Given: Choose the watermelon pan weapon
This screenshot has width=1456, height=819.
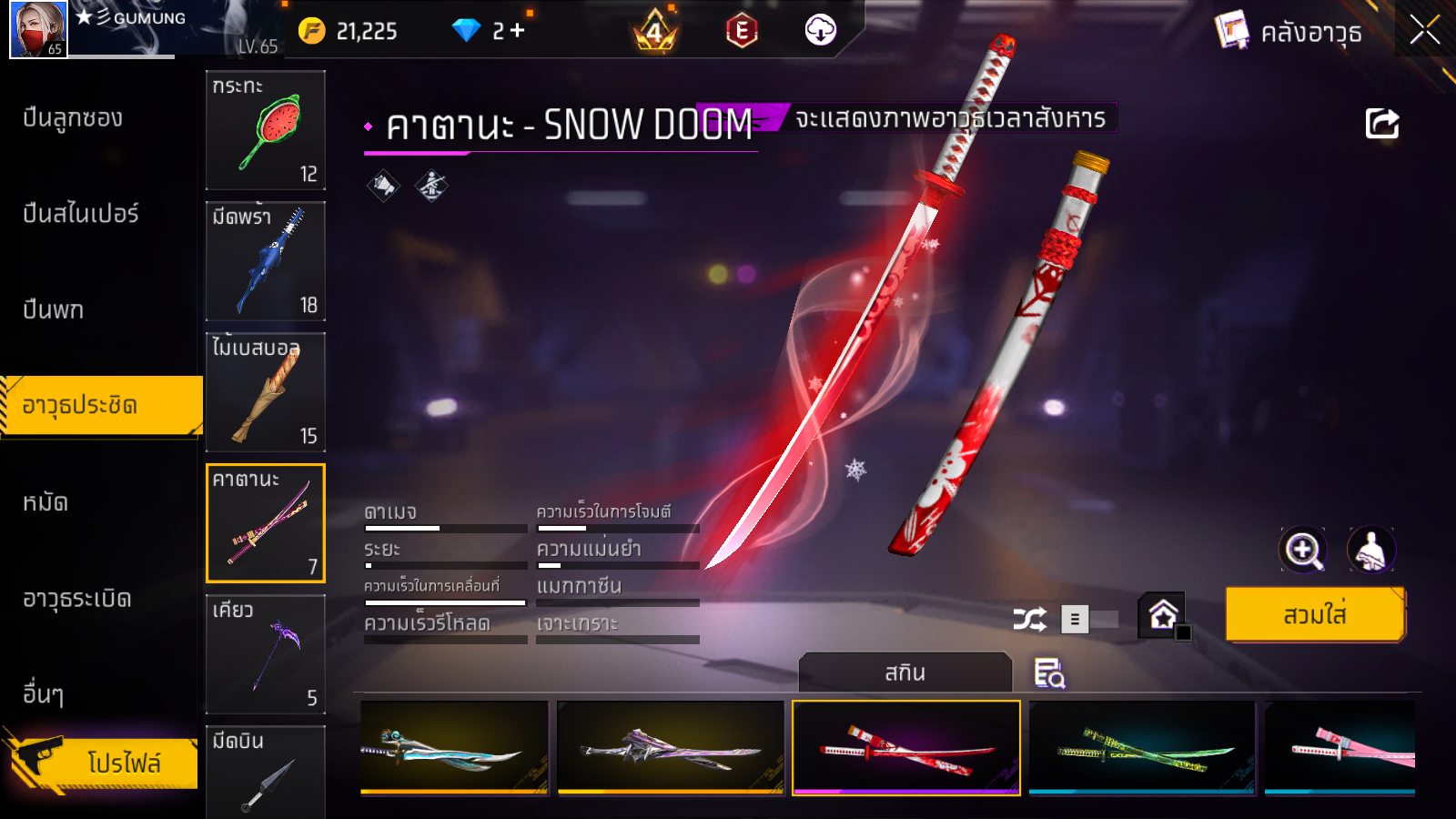Looking at the screenshot, I should tap(266, 130).
